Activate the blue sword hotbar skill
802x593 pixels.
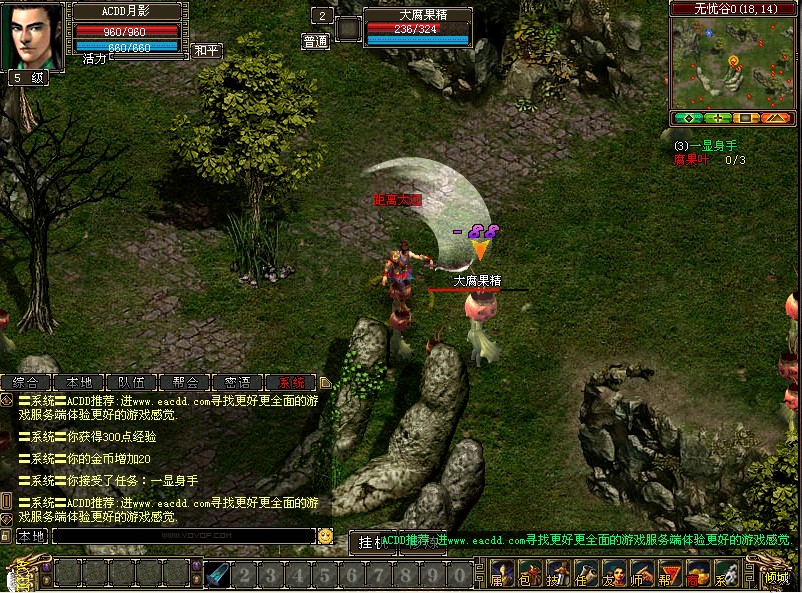point(218,575)
